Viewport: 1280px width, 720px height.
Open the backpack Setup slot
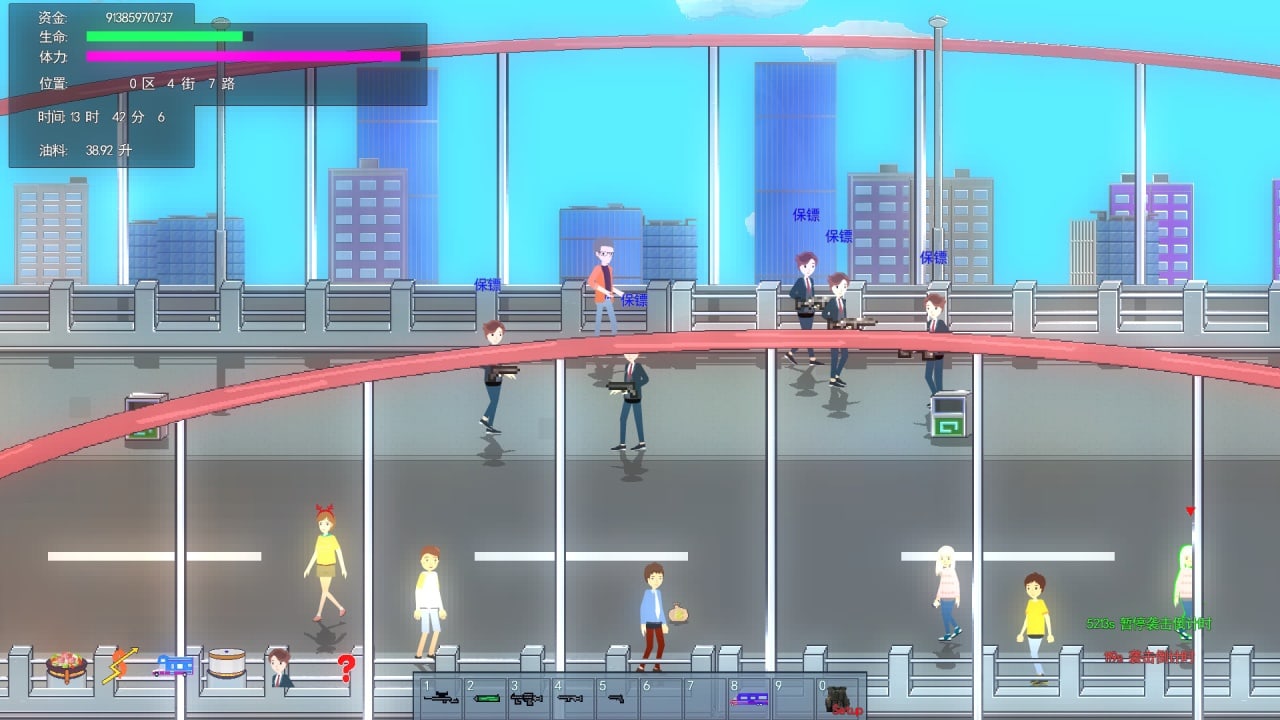[838, 699]
